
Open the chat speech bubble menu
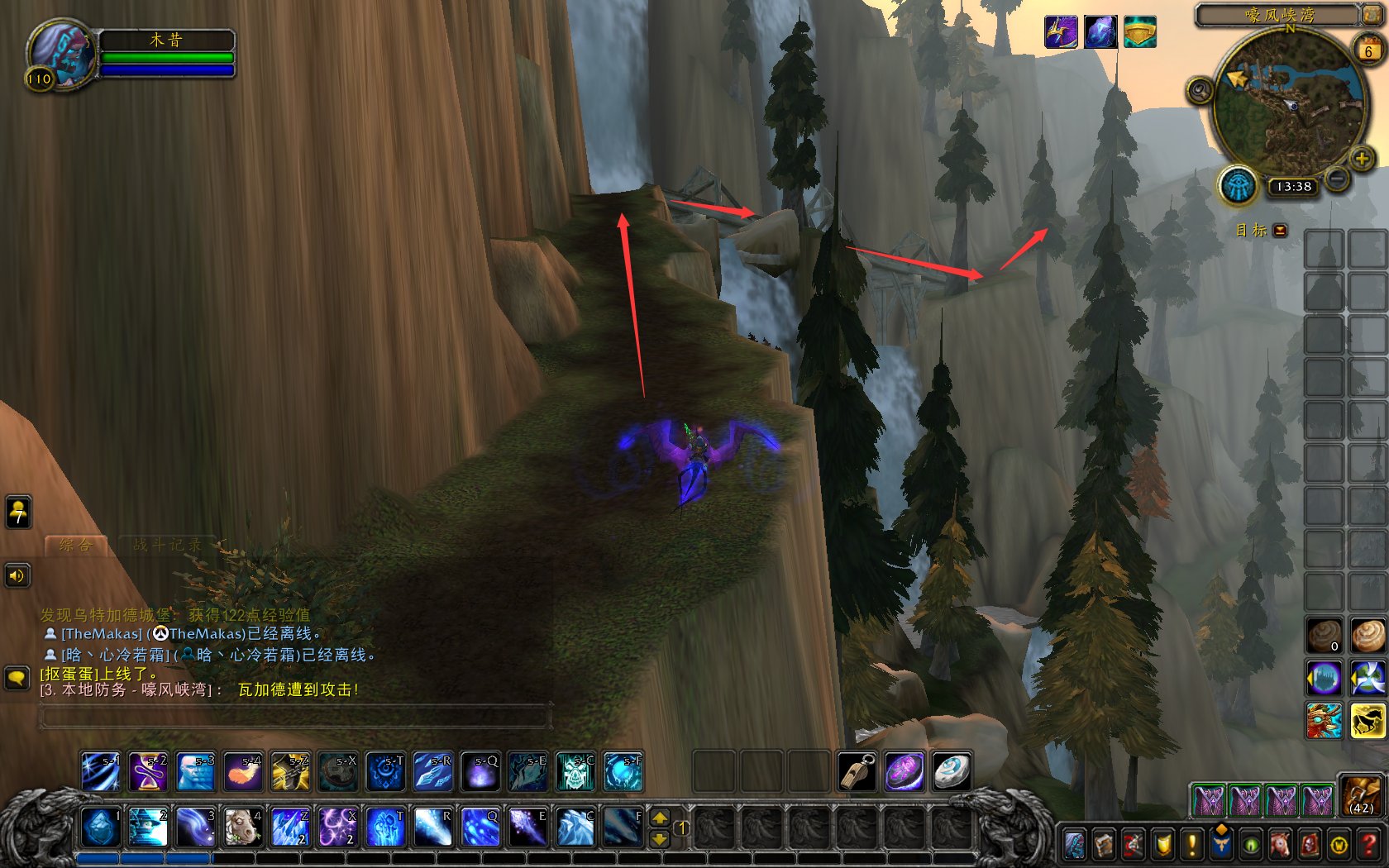pos(17,678)
